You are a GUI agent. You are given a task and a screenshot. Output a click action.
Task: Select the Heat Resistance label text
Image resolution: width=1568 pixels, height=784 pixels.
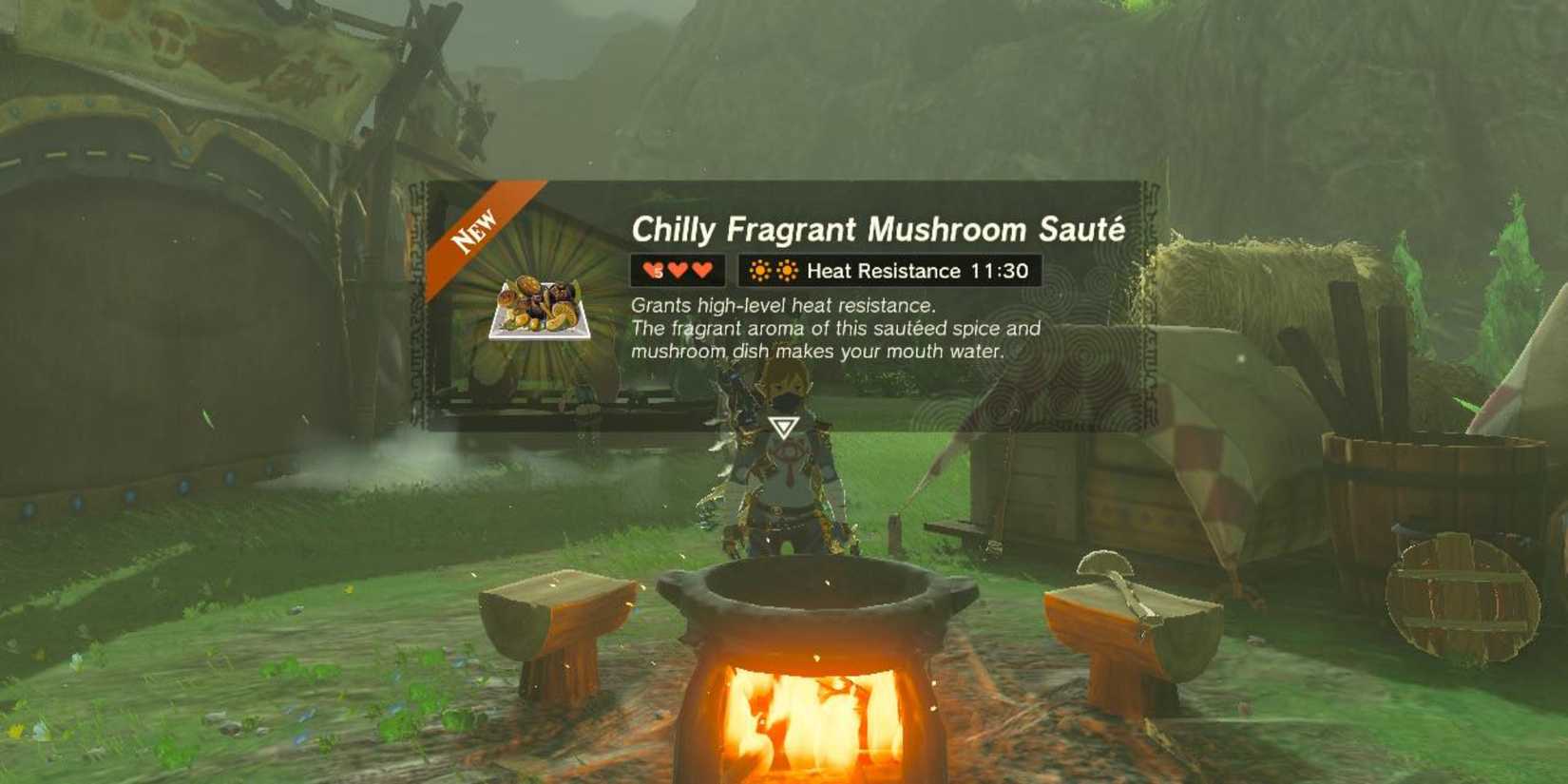pos(886,271)
